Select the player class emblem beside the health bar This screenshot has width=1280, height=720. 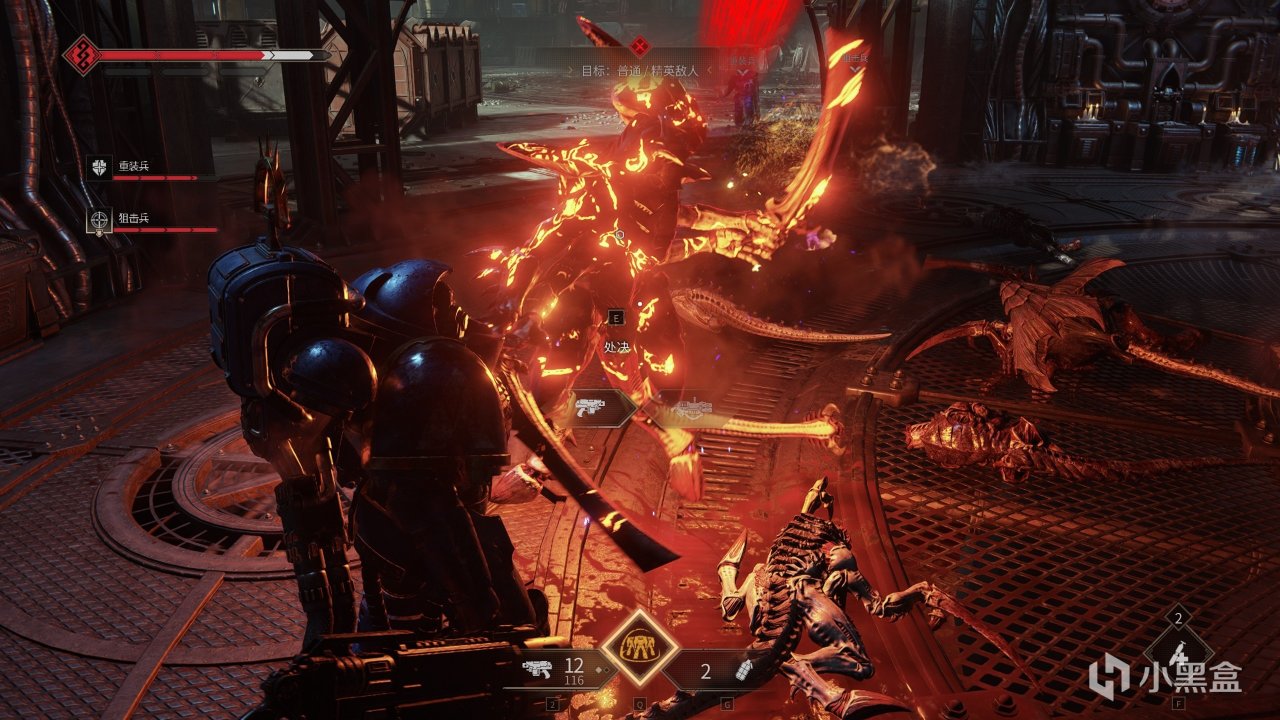82,54
